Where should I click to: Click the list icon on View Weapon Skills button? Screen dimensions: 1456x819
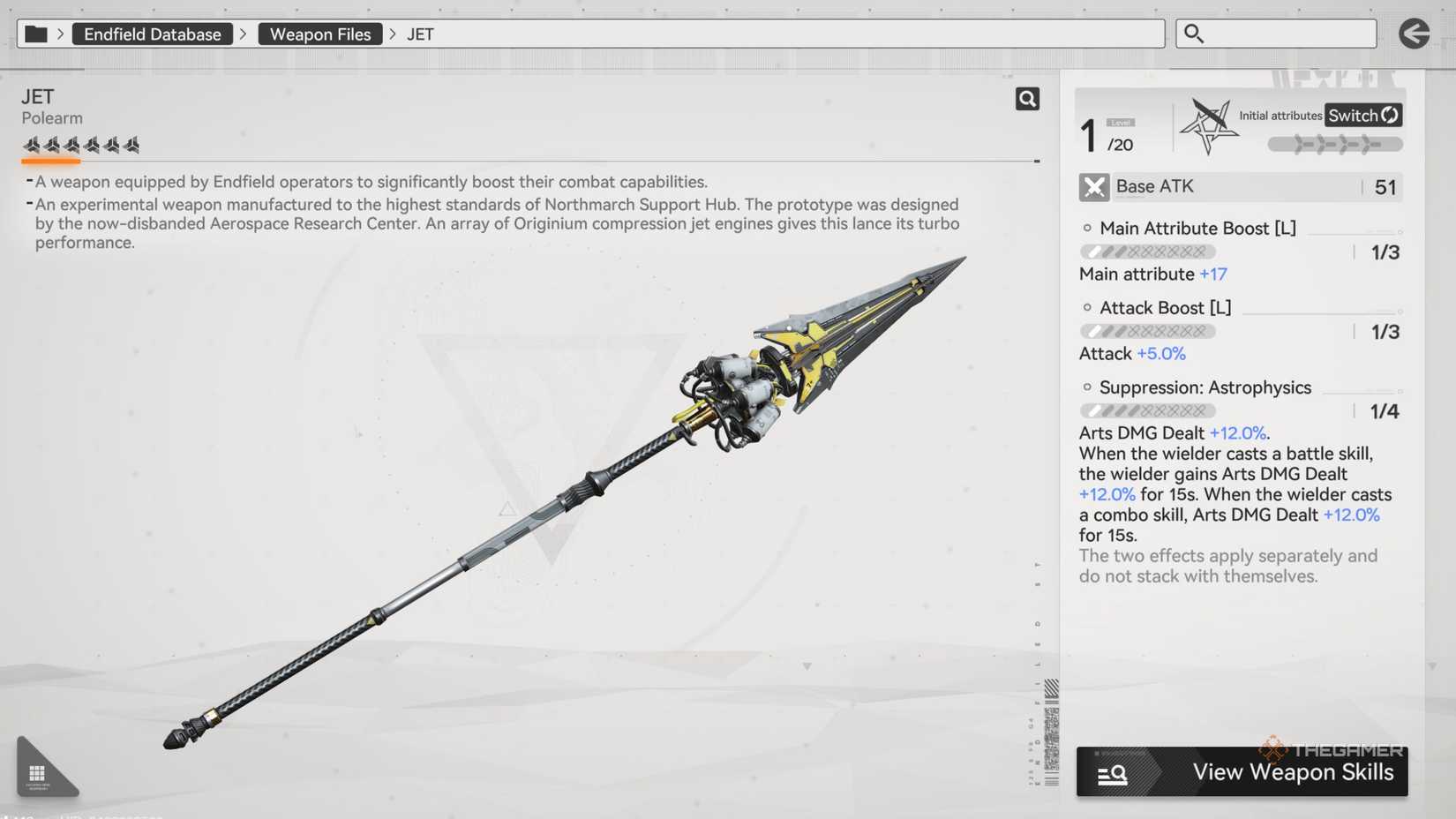coord(1112,772)
